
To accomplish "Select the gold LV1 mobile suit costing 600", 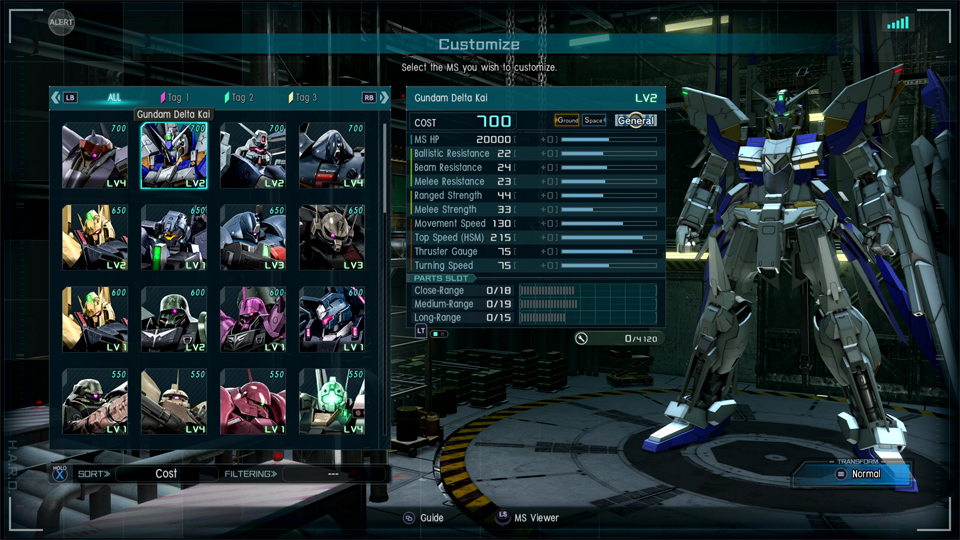I will tap(95, 320).
